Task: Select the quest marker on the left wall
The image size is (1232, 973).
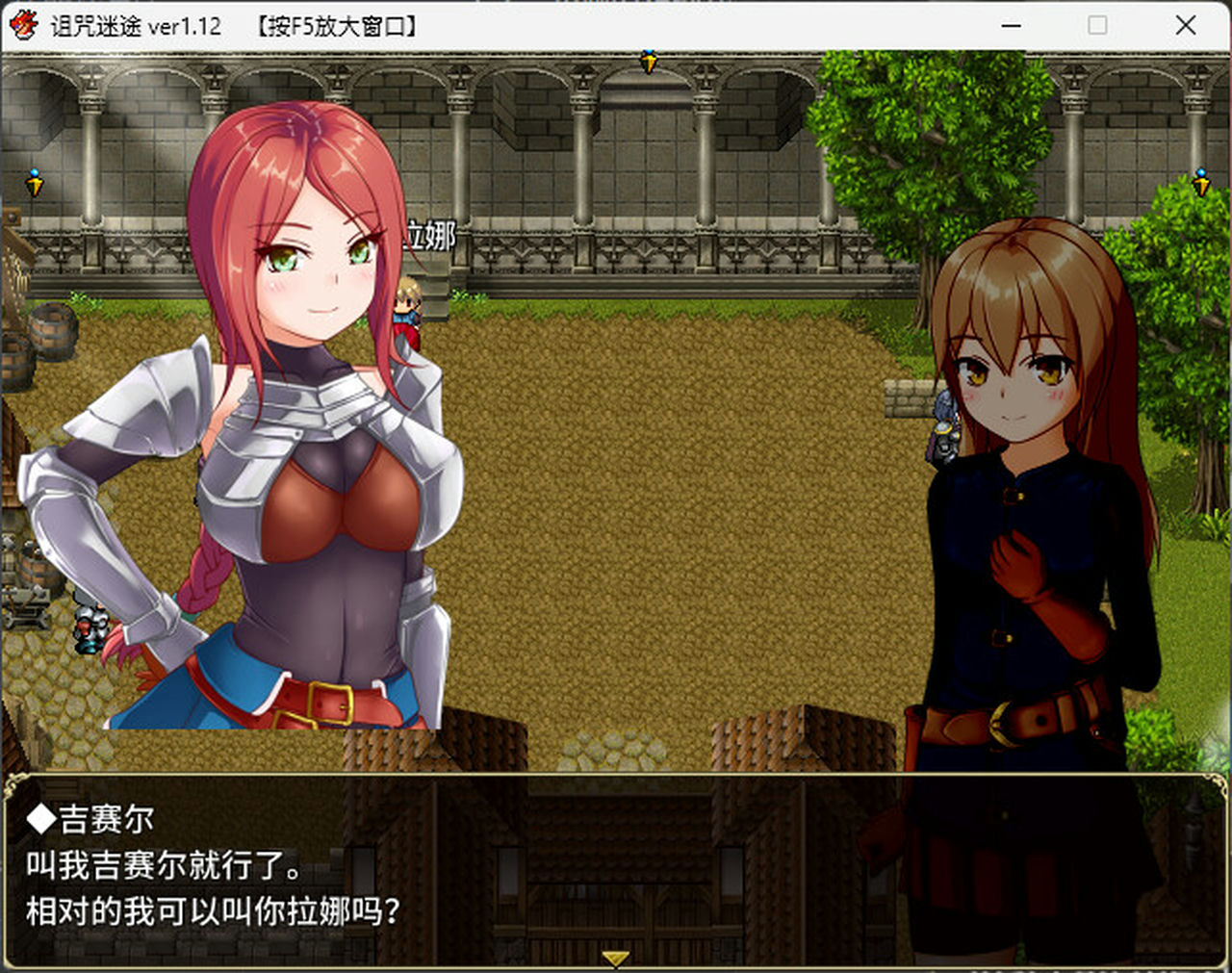Action: (x=35, y=179)
